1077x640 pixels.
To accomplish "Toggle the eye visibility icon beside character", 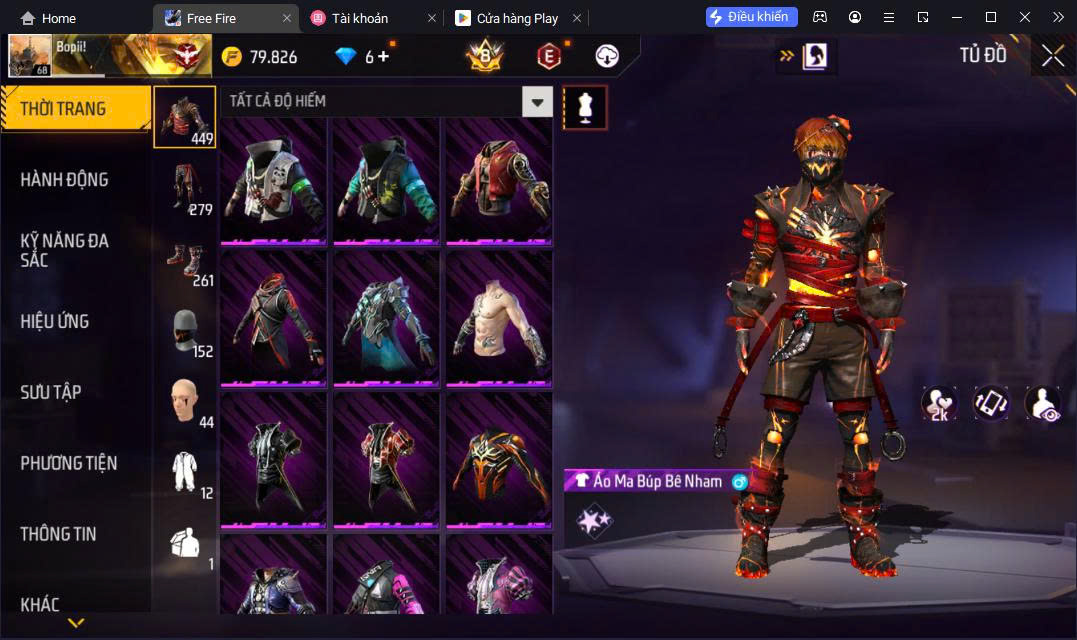I will [x=1043, y=403].
